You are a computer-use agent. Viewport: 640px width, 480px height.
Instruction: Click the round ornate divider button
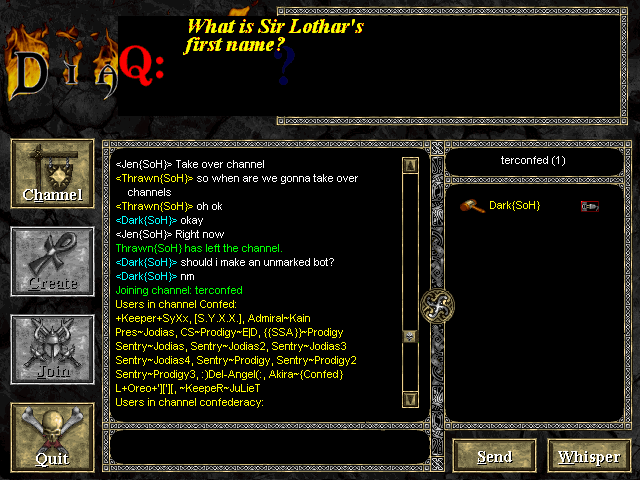pyautogui.click(x=438, y=303)
